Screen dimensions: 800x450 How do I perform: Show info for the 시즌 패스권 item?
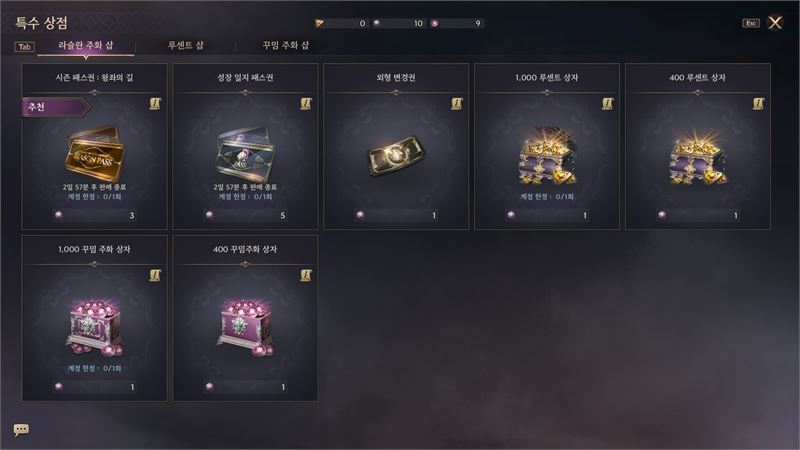tap(155, 103)
